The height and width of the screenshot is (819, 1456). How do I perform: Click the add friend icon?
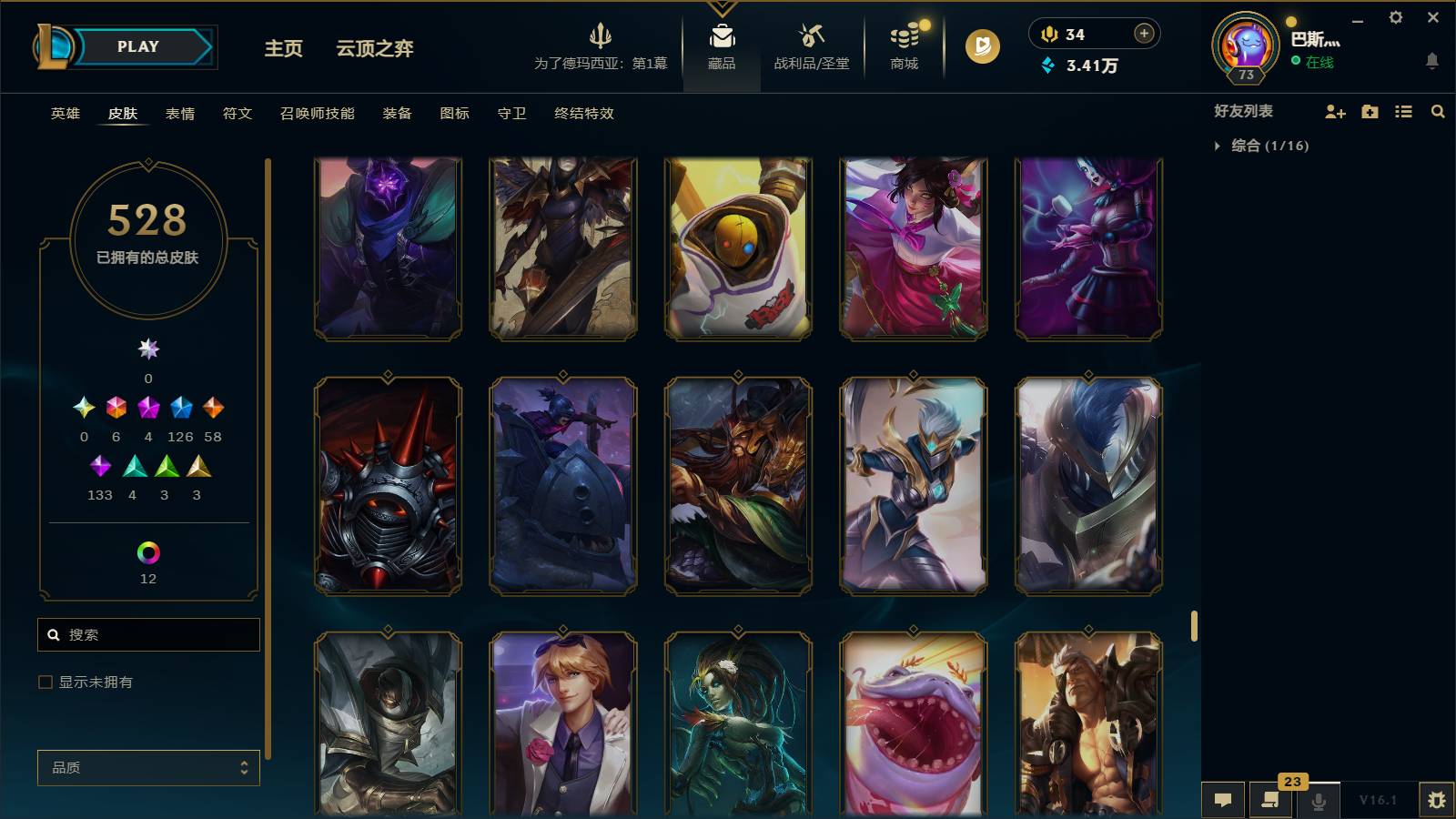click(1335, 111)
